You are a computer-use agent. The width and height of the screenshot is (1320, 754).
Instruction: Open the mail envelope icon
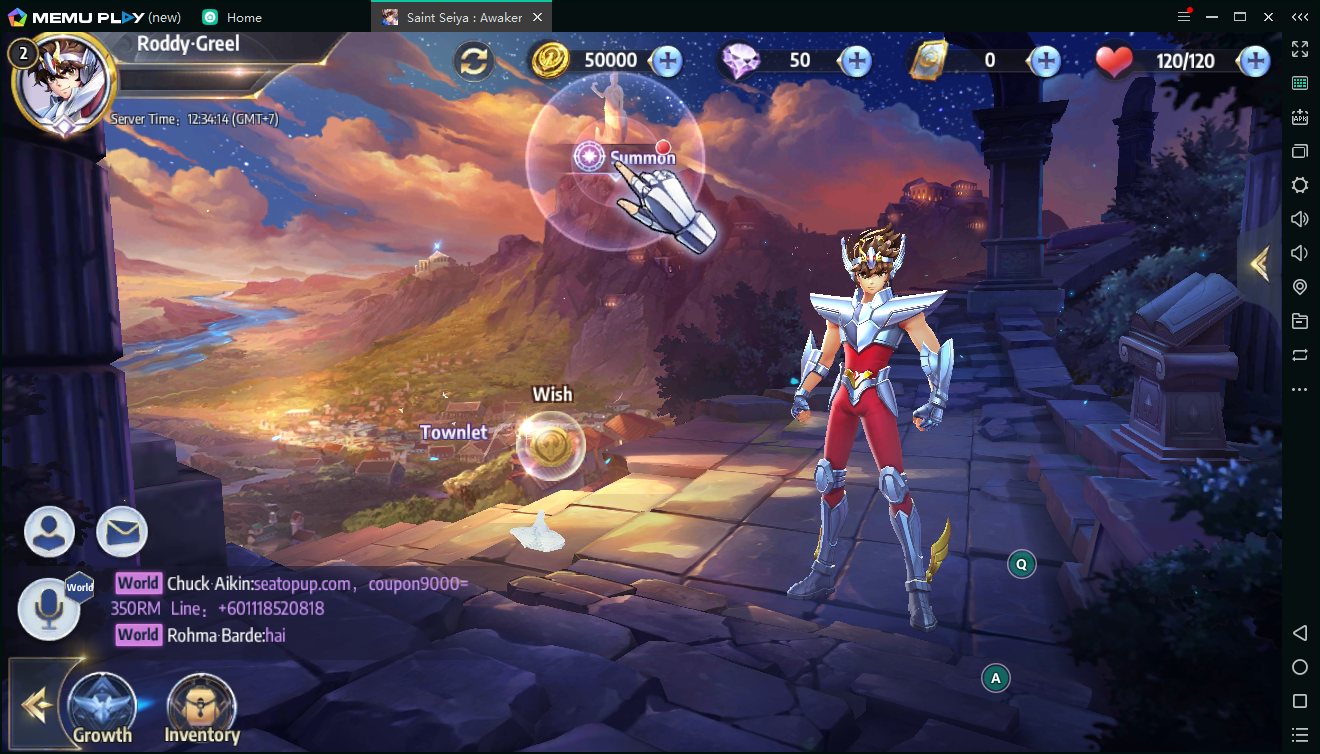coord(122,532)
